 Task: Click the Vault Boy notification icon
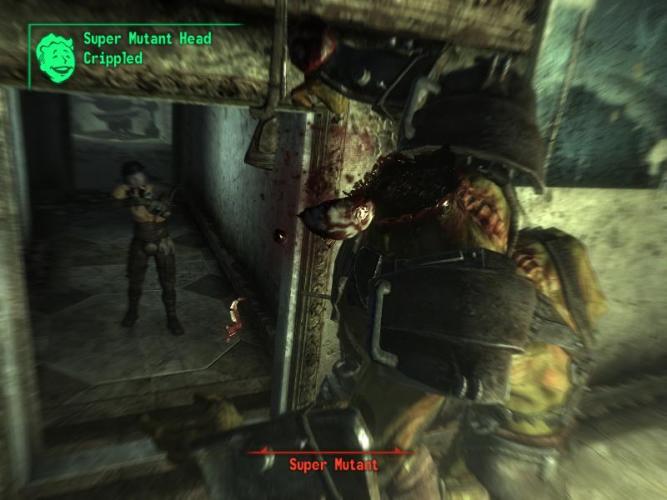pyautogui.click(x=56, y=54)
